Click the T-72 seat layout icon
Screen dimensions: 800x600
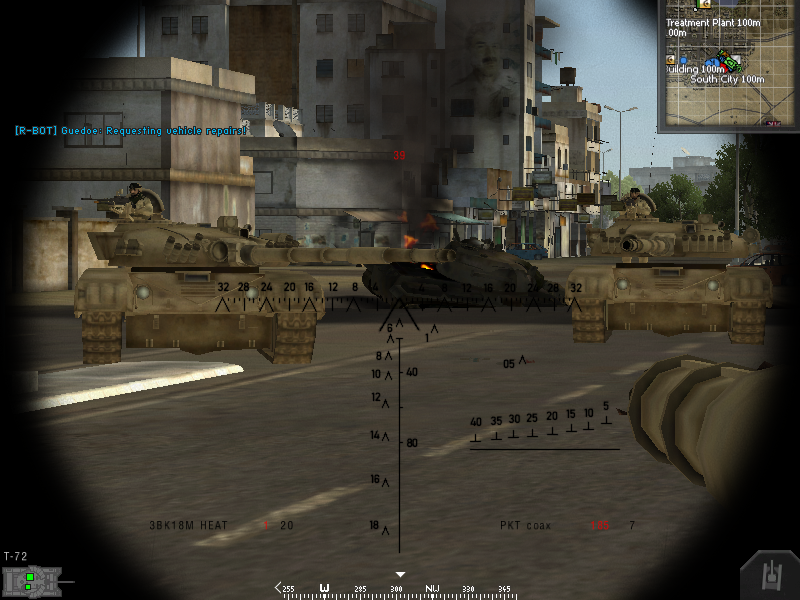(35, 580)
